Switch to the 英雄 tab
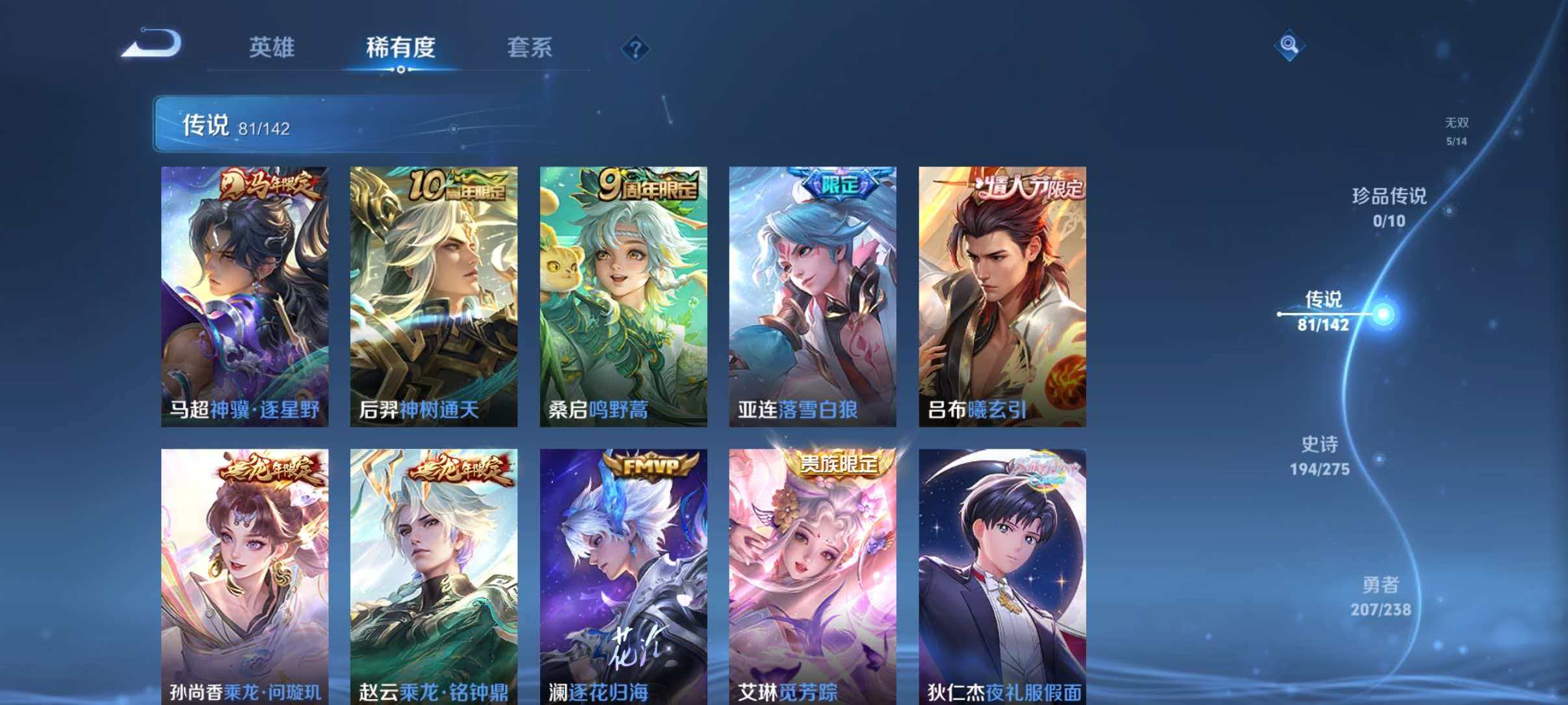 (x=272, y=47)
